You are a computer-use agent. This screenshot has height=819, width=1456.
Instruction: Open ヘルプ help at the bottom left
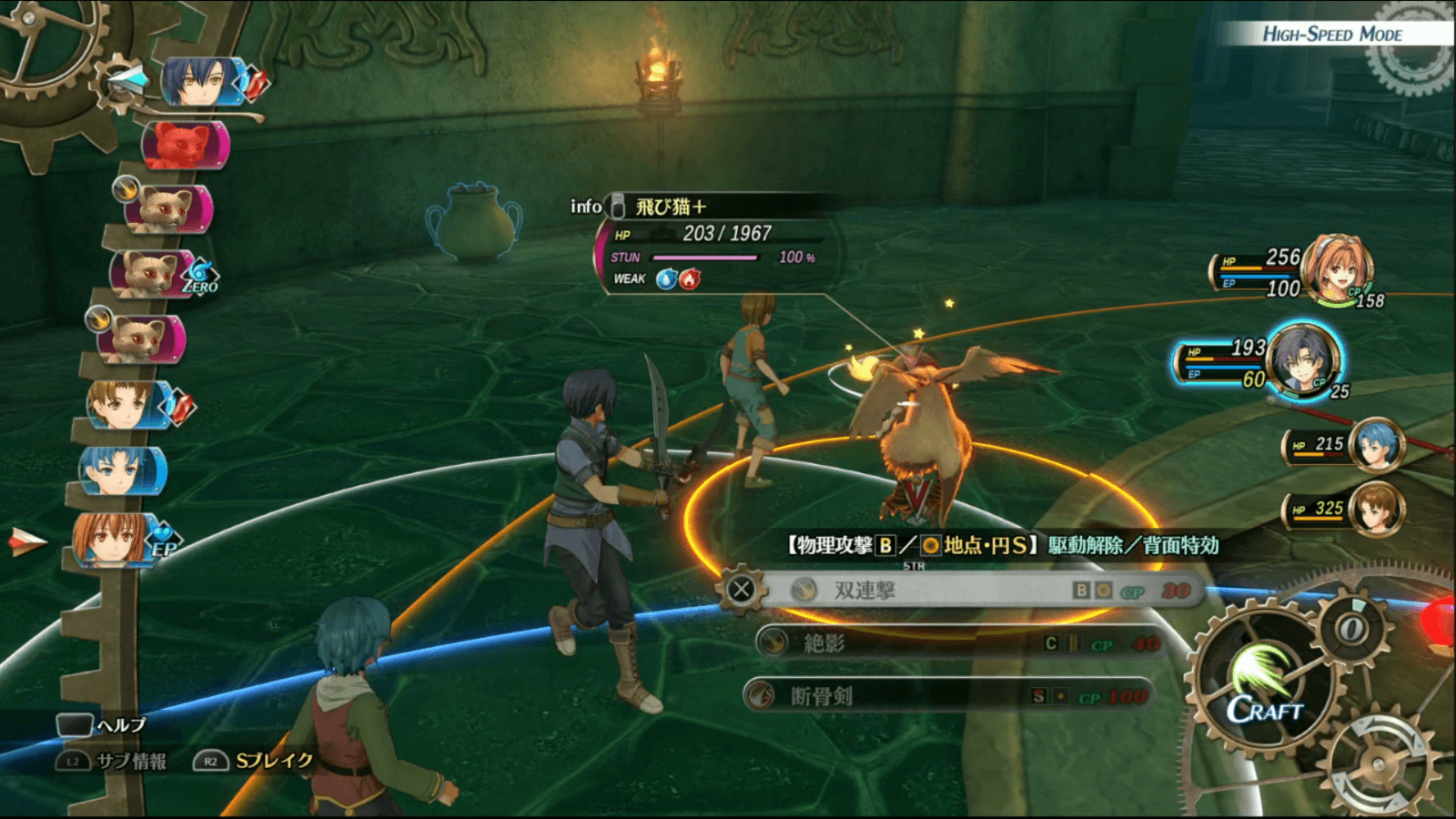102,725
